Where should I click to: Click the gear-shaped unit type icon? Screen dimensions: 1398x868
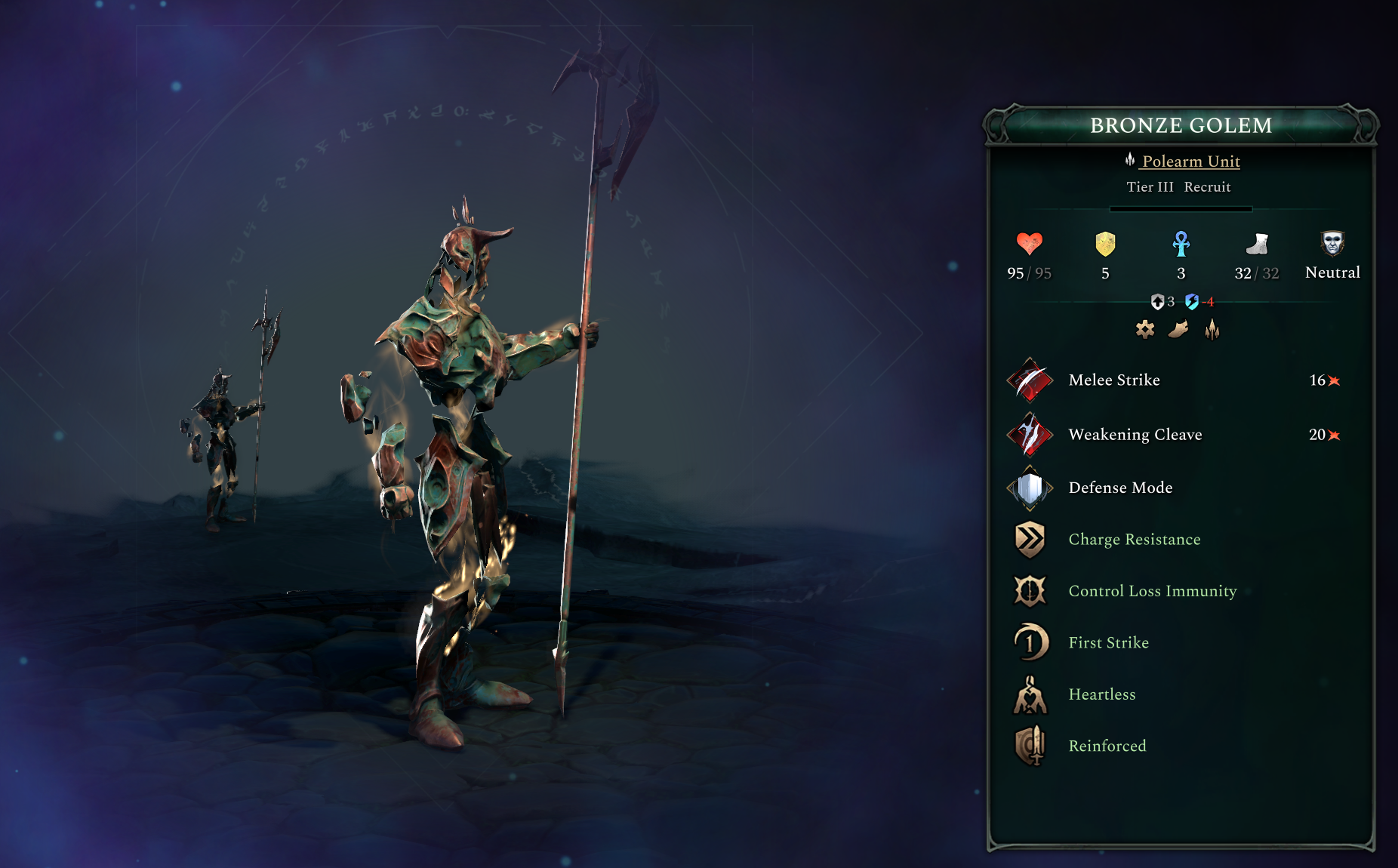tap(1145, 329)
